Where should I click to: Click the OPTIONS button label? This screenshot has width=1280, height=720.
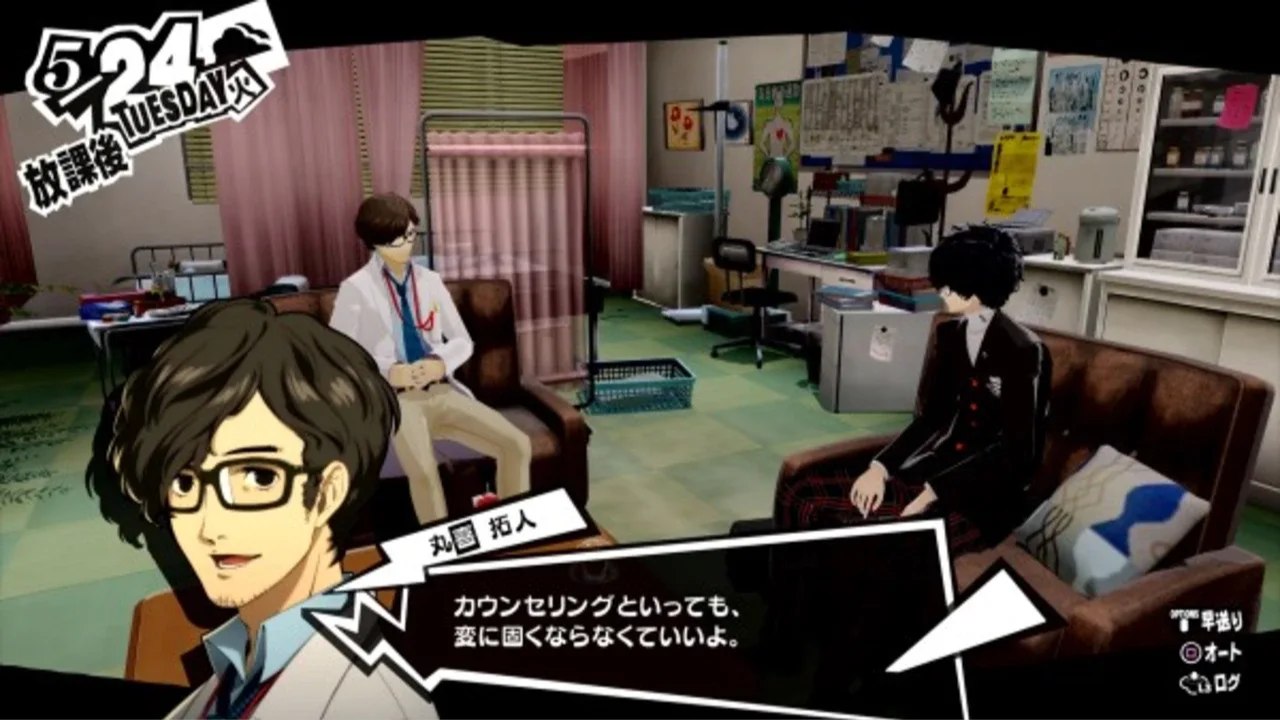[x=1184, y=610]
